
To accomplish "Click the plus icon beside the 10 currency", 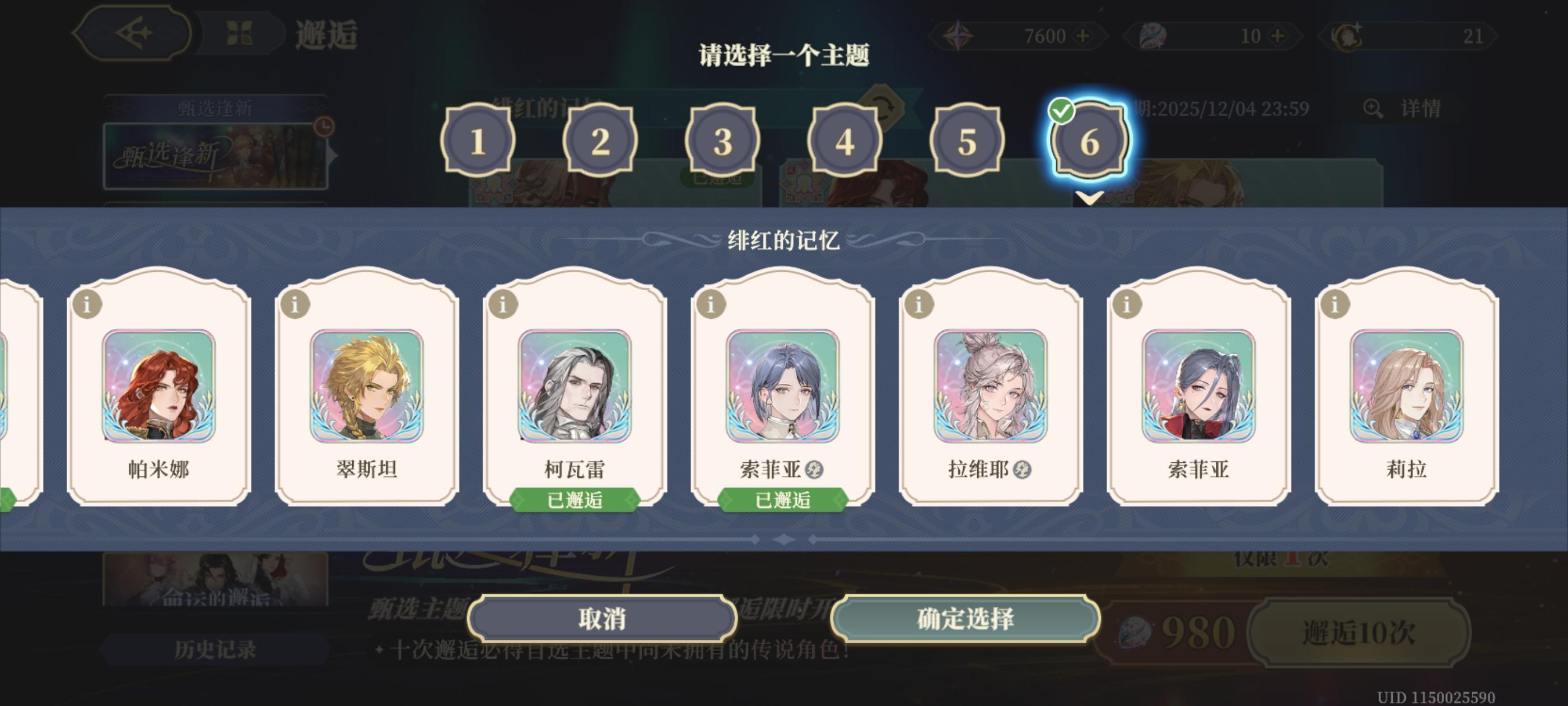I will click(1278, 36).
